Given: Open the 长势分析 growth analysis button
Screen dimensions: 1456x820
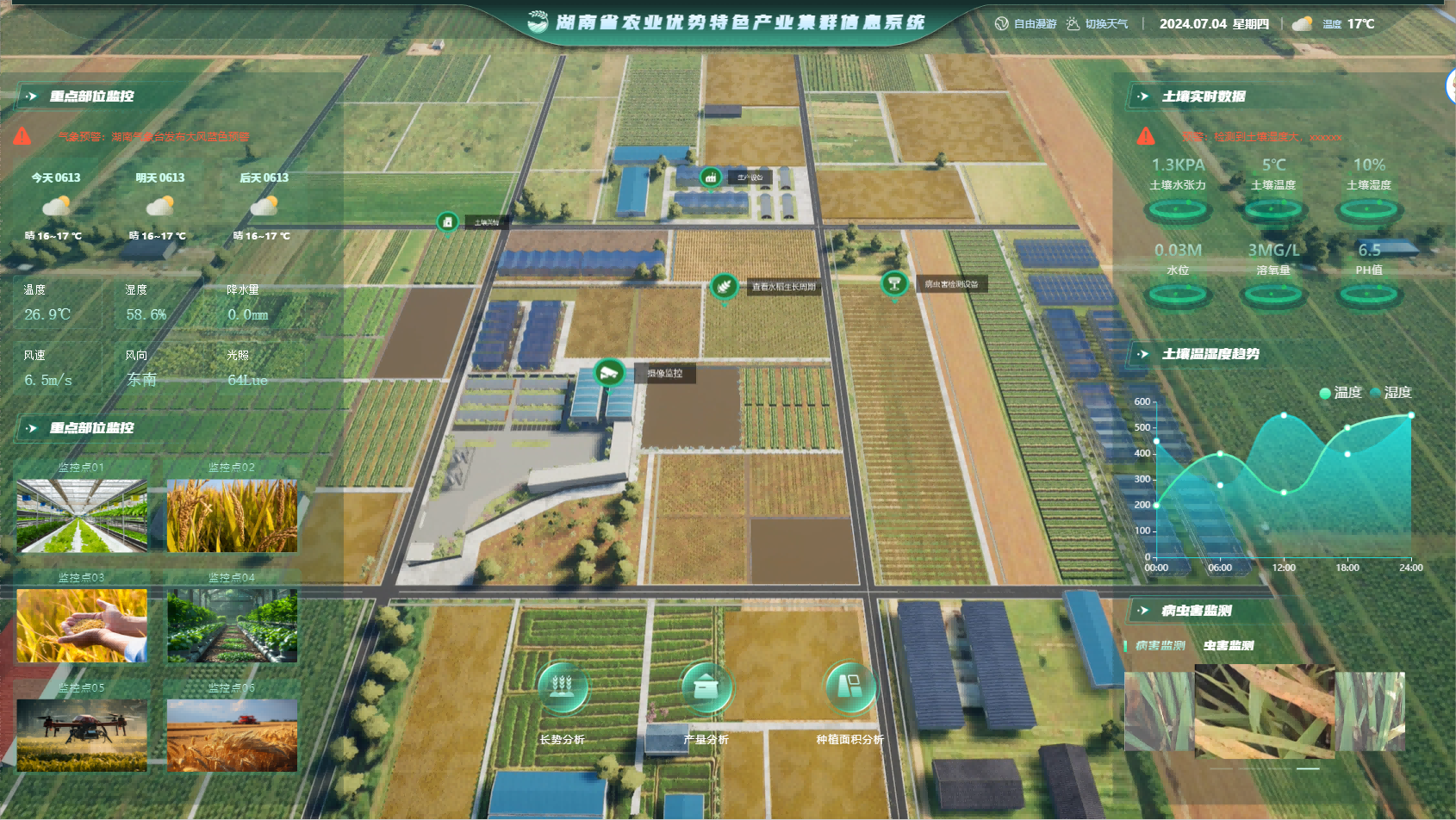Looking at the screenshot, I should pos(562,687).
